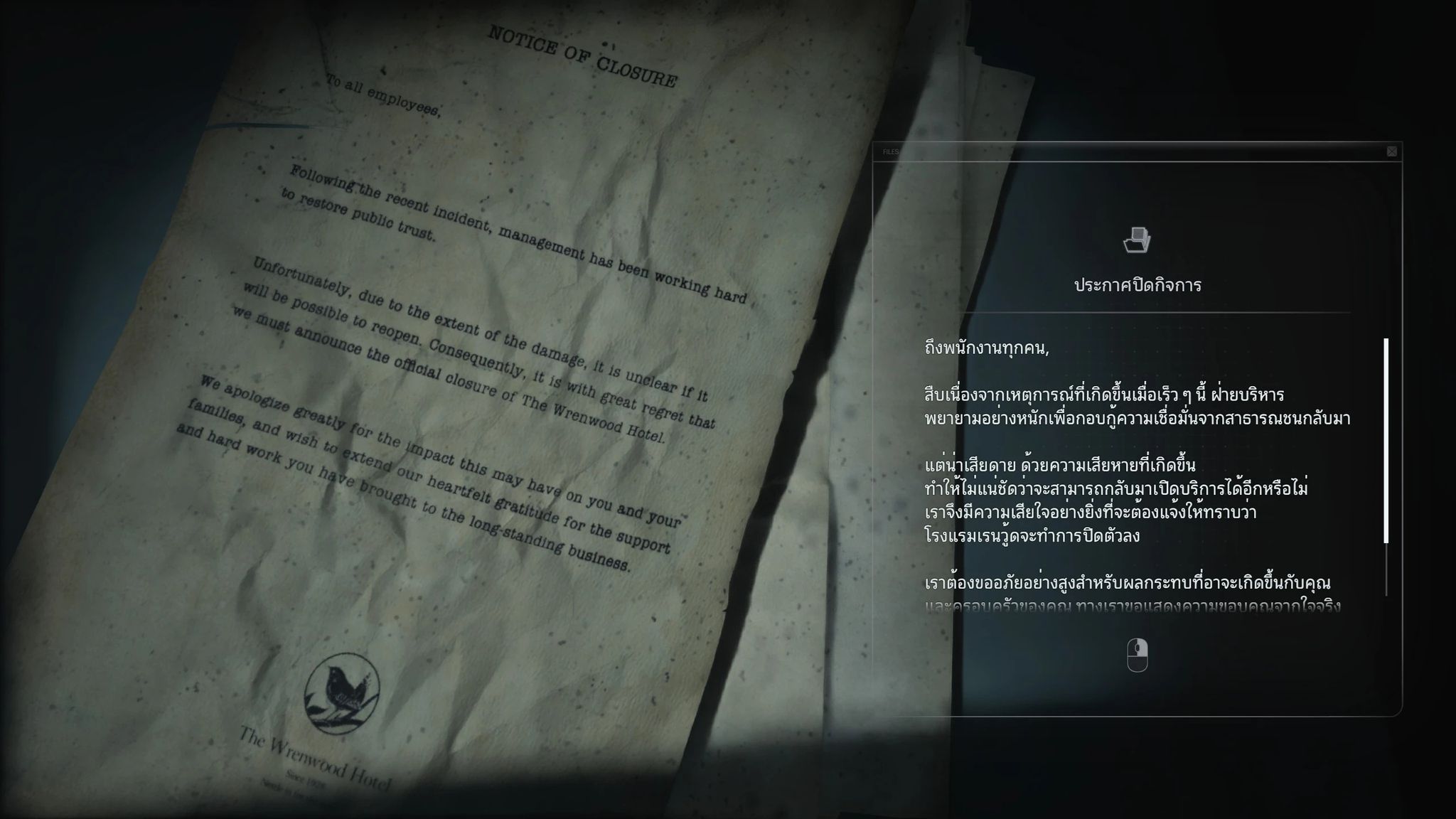Screen dimensions: 1456x819
Task: Close the FILES document viewer panel
Action: tap(1390, 151)
